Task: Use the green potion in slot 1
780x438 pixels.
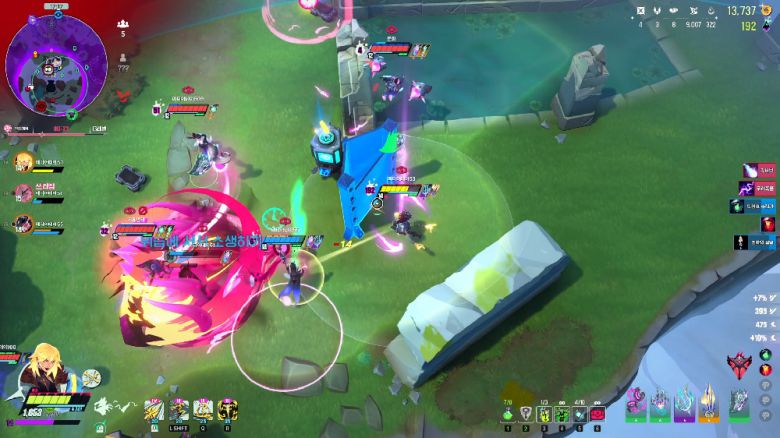Action: click(508, 414)
